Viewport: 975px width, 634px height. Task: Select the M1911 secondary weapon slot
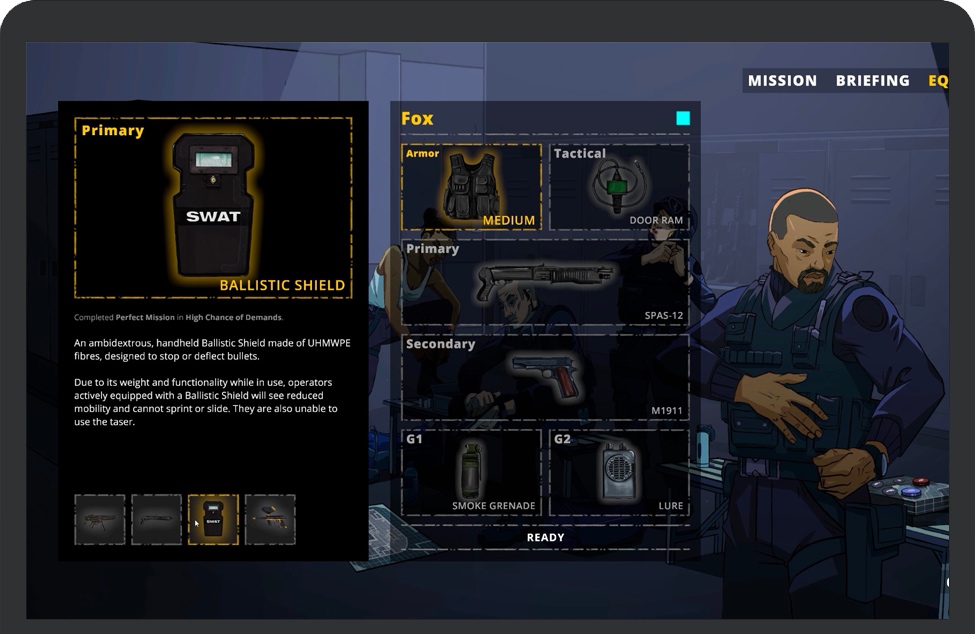click(545, 377)
